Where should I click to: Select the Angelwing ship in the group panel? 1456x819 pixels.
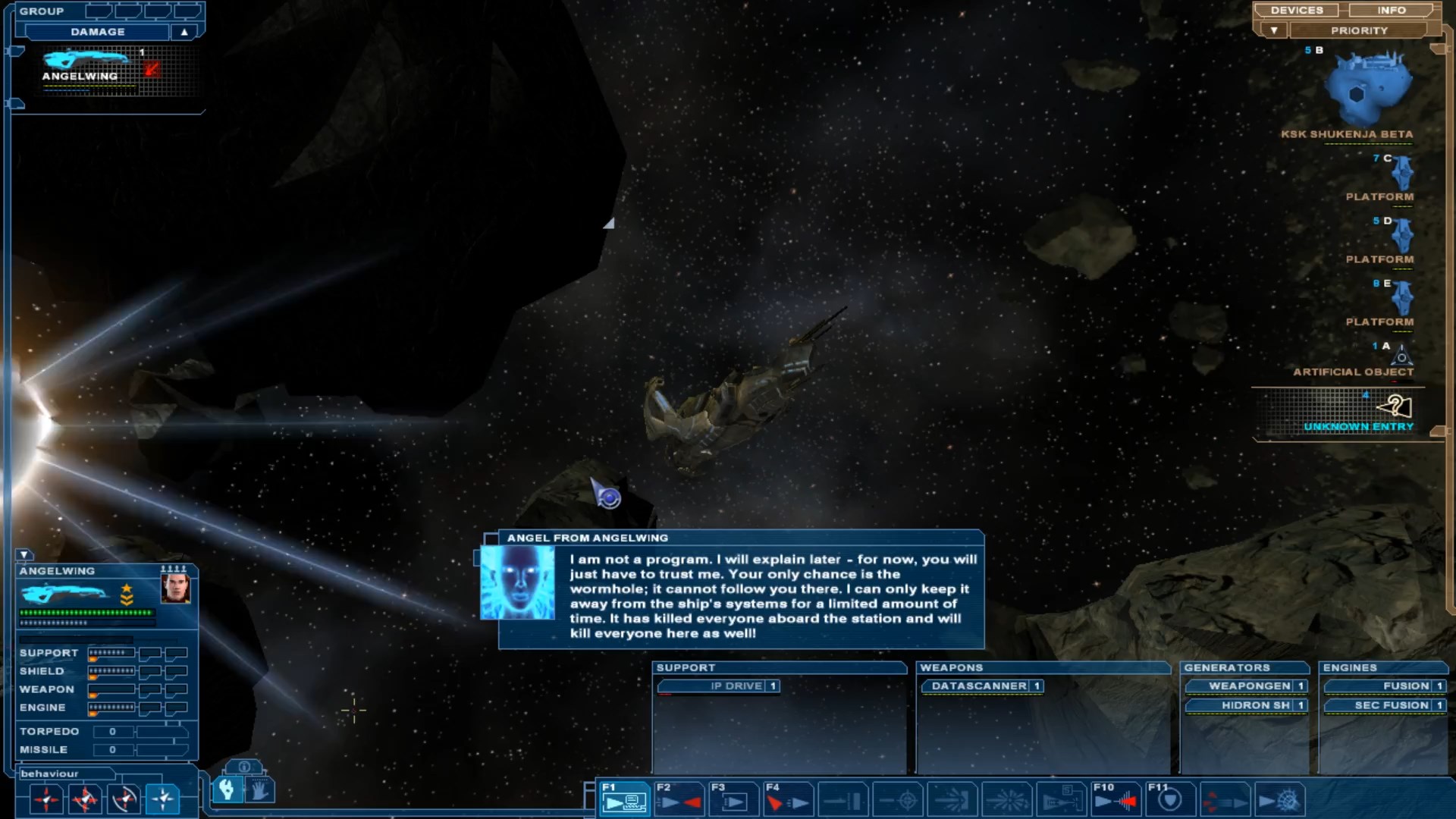[x=85, y=65]
